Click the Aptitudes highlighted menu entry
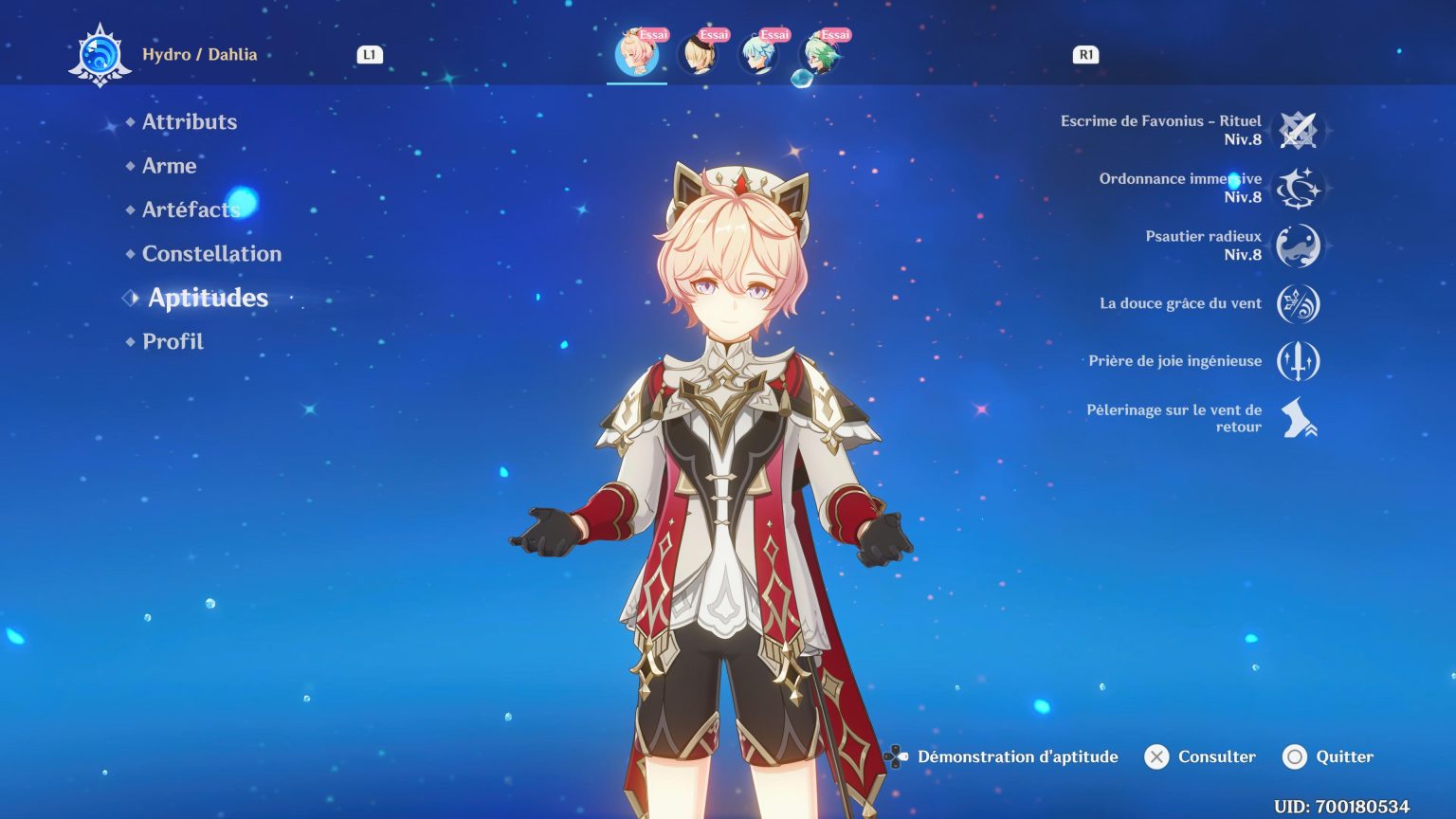The image size is (1456, 819). point(208,298)
